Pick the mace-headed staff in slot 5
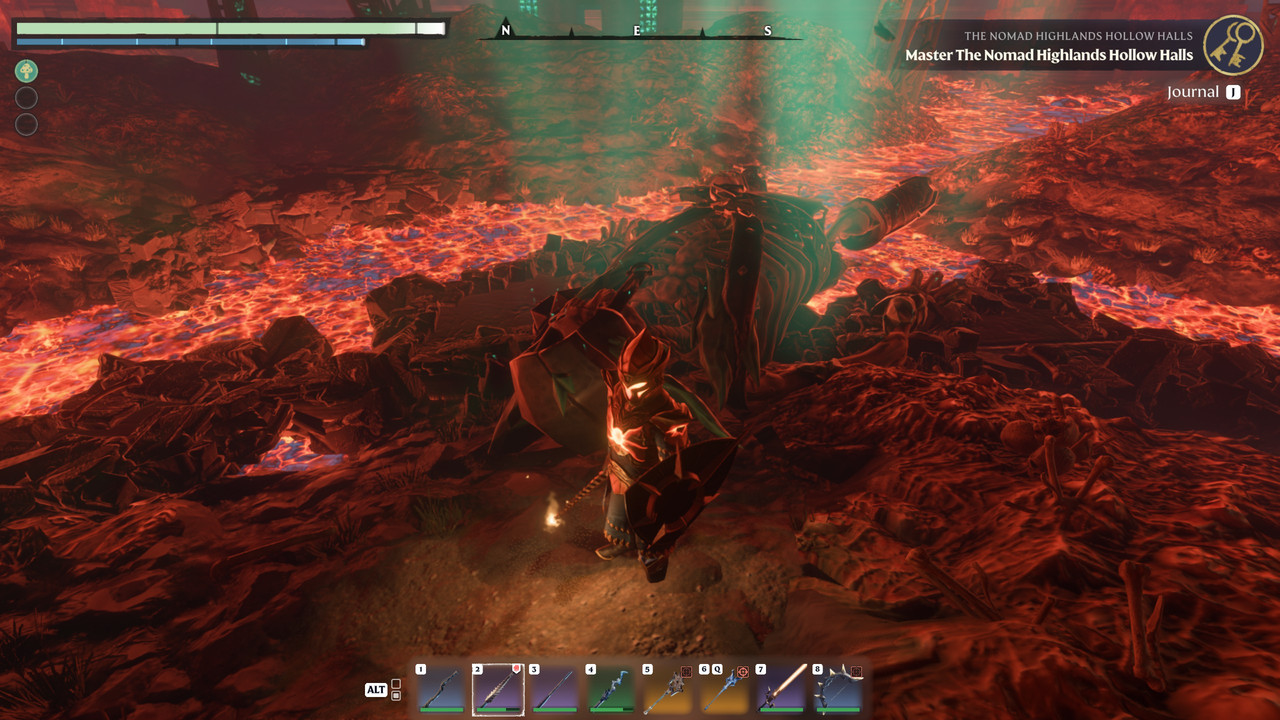 668,690
